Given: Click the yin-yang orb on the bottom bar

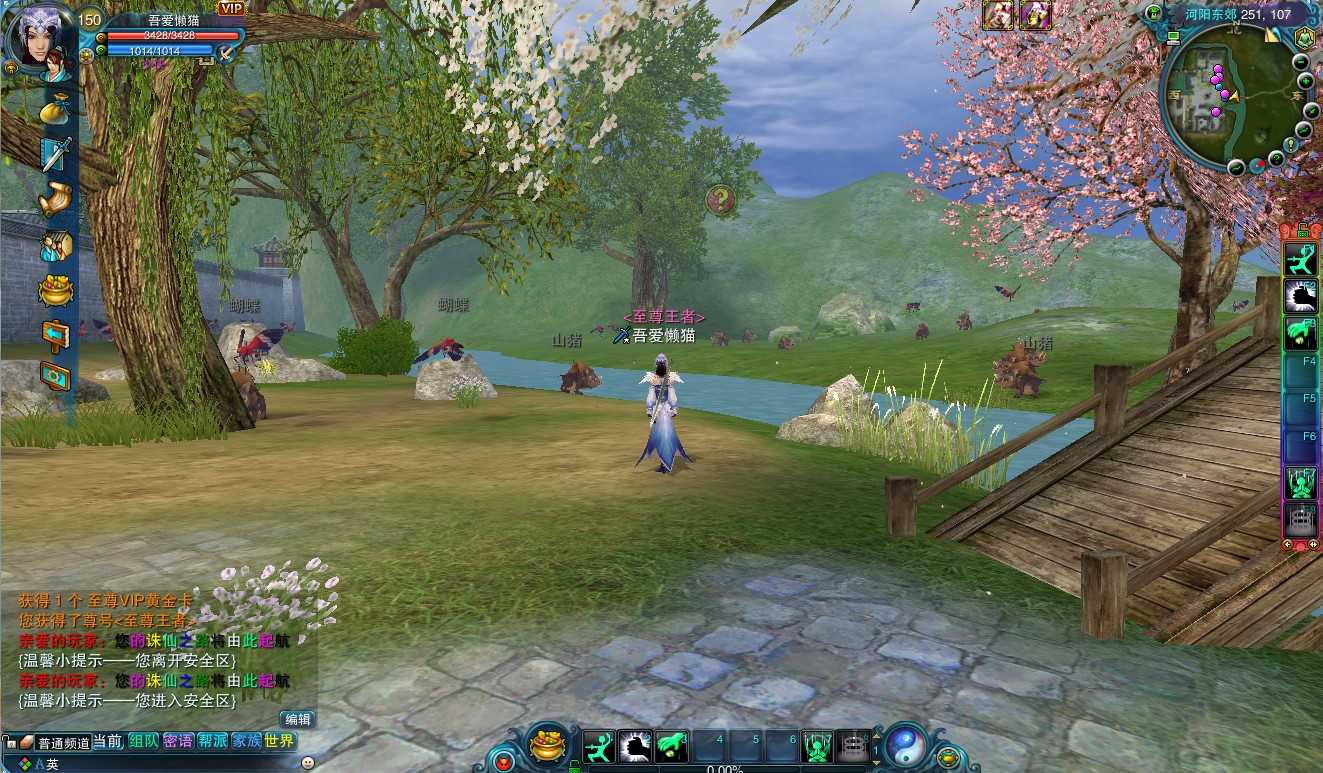Looking at the screenshot, I should tap(906, 745).
